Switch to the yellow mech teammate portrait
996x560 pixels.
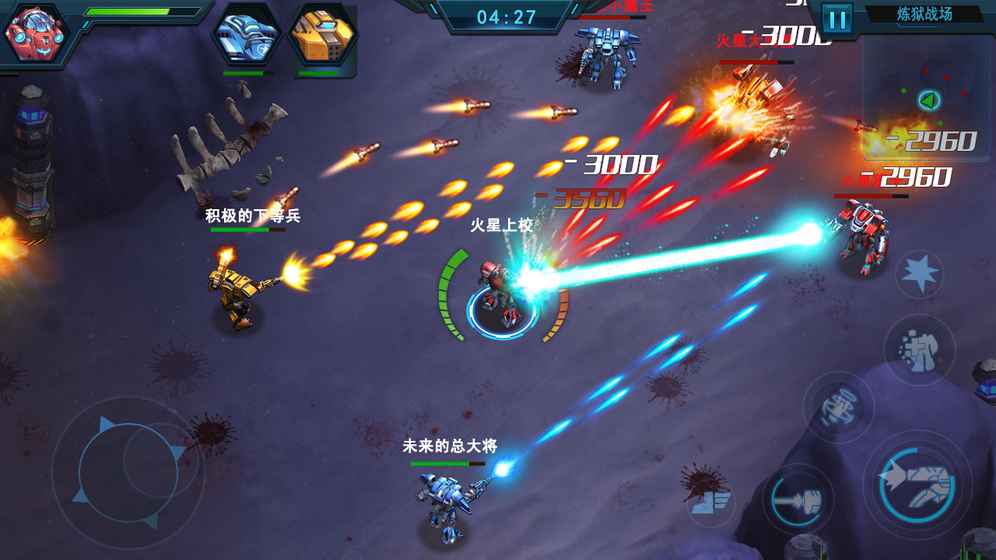click(322, 36)
